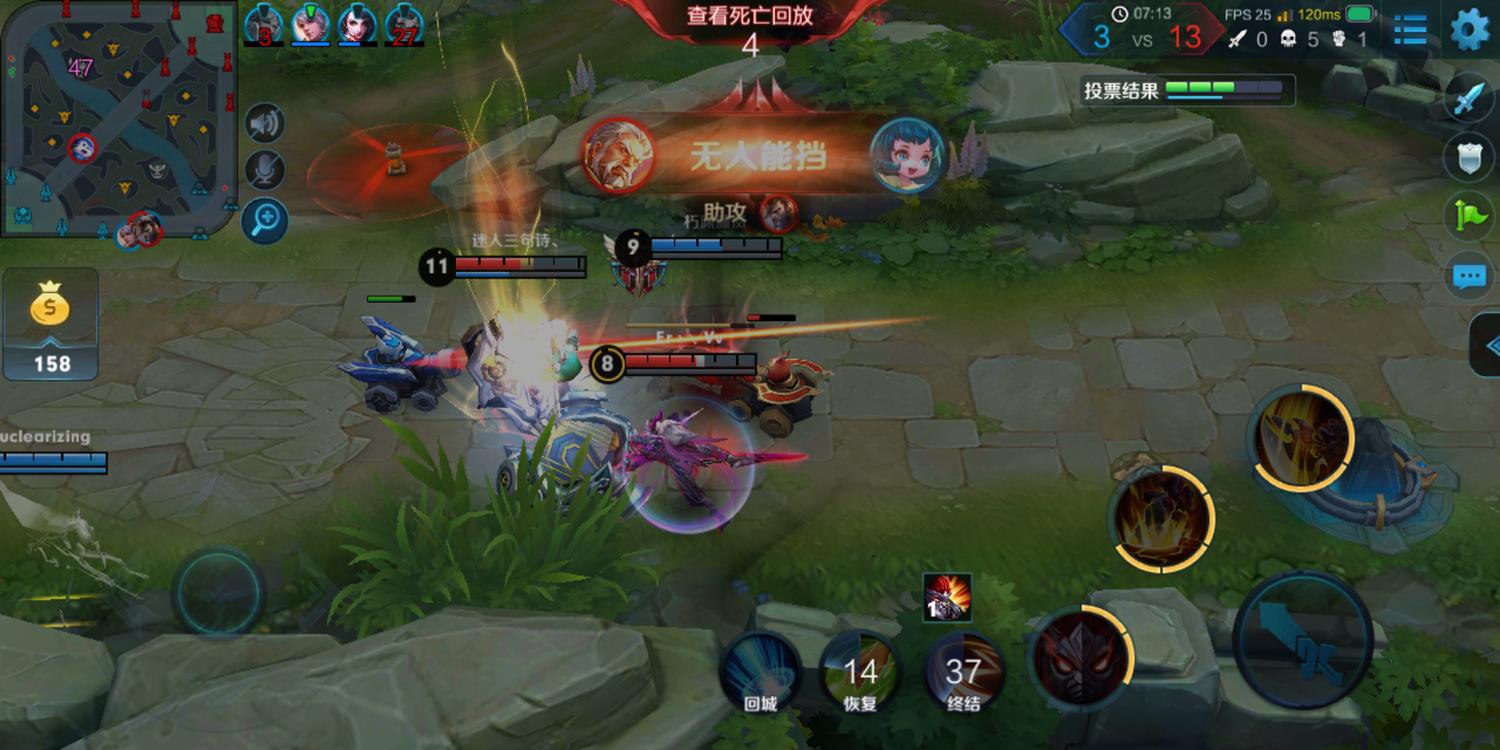Use the 终结 execute summoner spell
The height and width of the screenshot is (750, 1500).
(963, 671)
